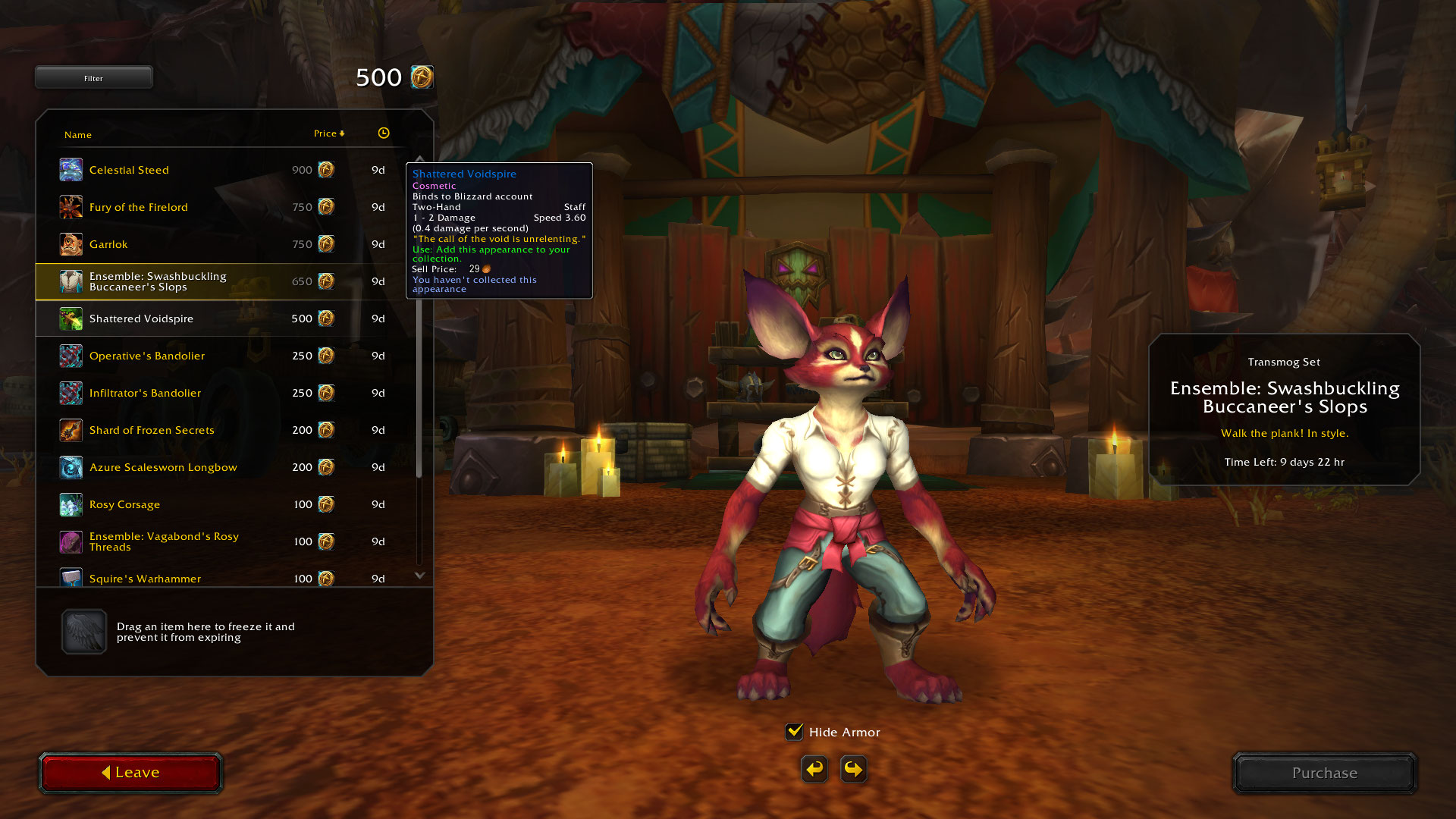The image size is (1456, 819).
Task: Select Ensemble: Vagabond's Rosy Threads
Action: pyautogui.click(x=164, y=541)
